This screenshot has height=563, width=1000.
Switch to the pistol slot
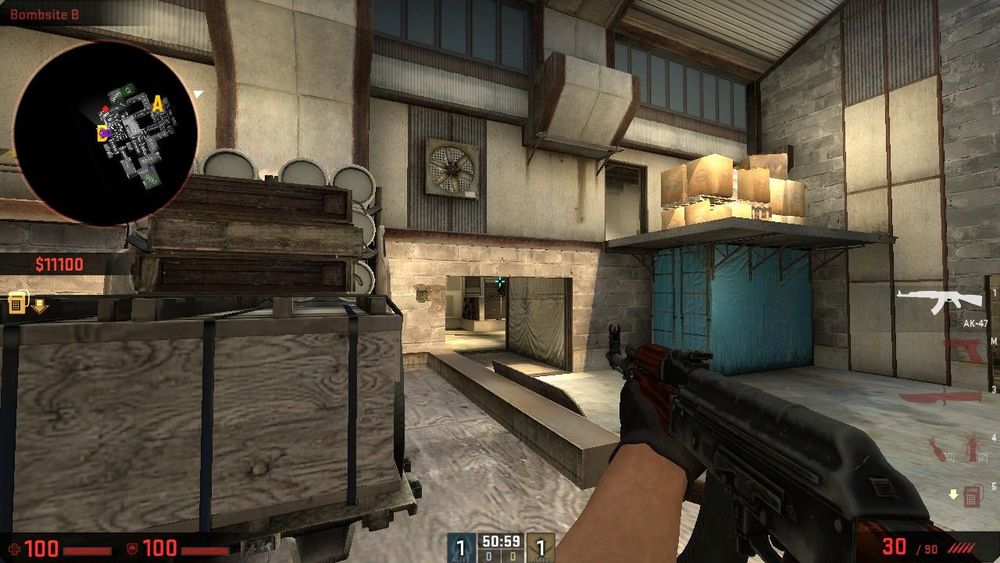click(x=962, y=350)
